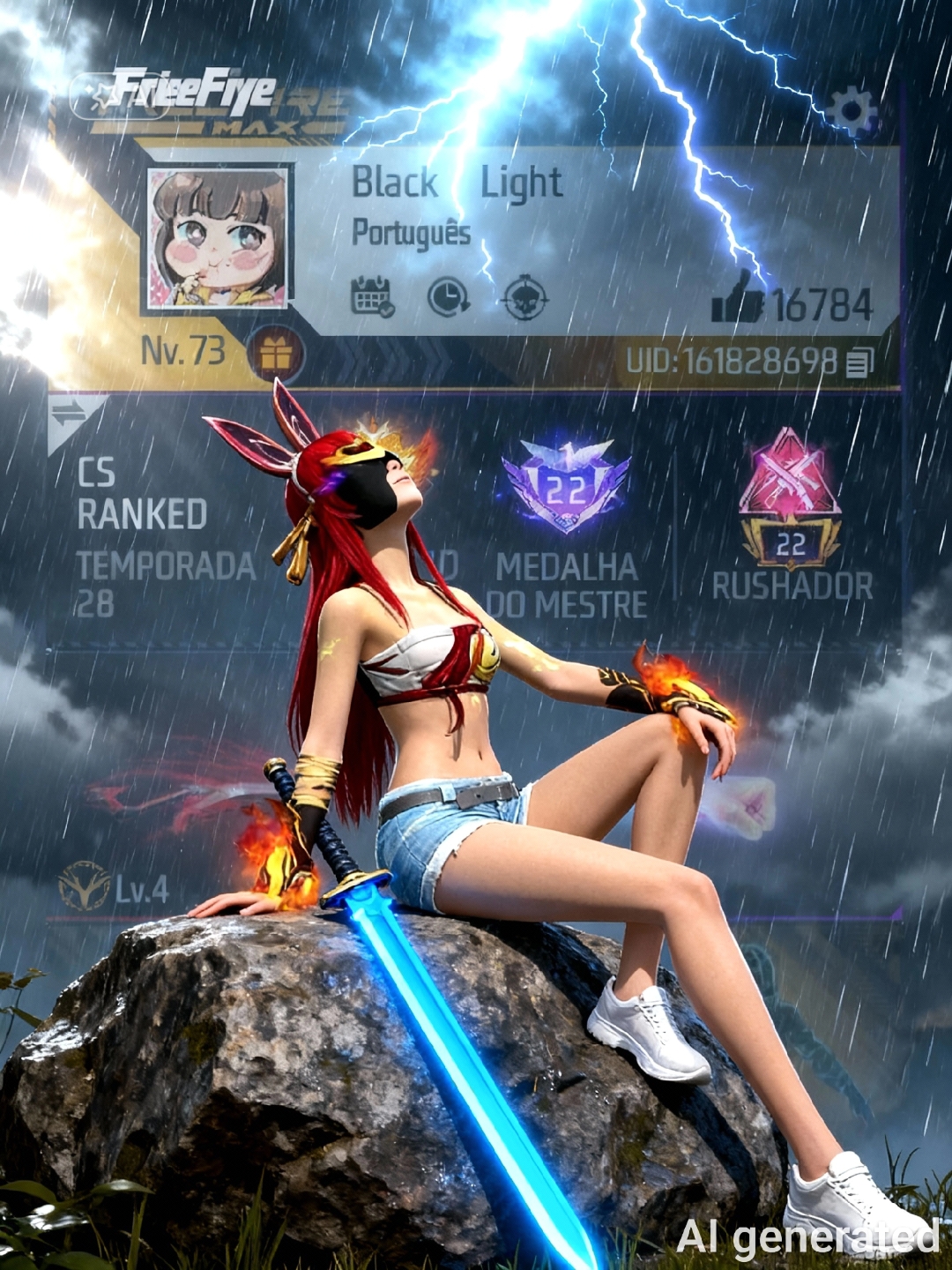
Task: Open the Rushador badge
Action: [790, 498]
